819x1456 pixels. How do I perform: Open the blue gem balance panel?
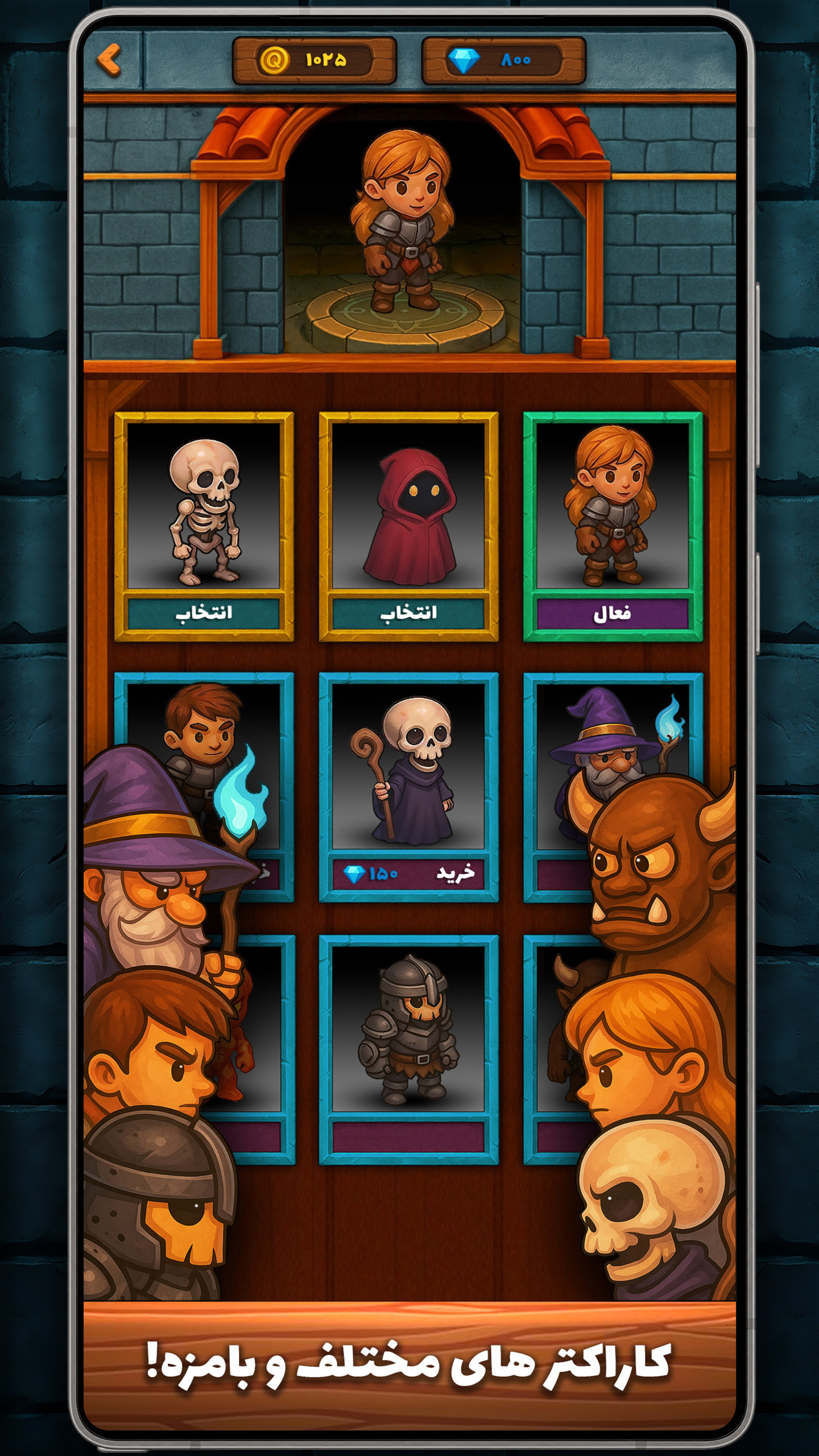(503, 60)
